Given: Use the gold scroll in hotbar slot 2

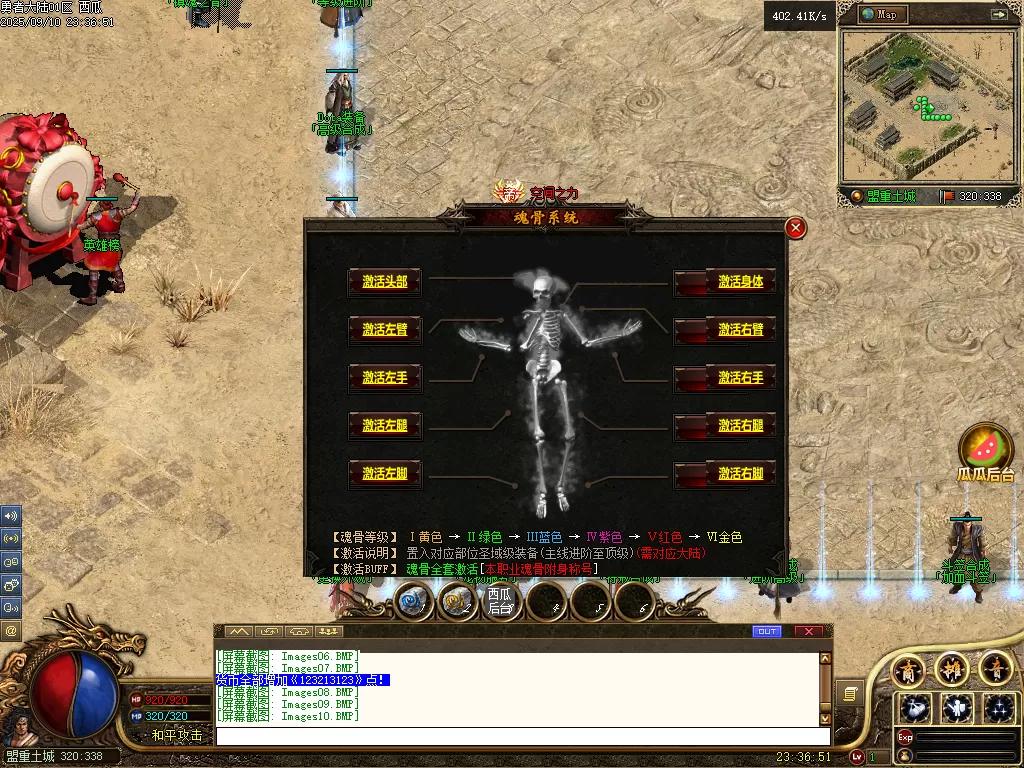Looking at the screenshot, I should (457, 601).
